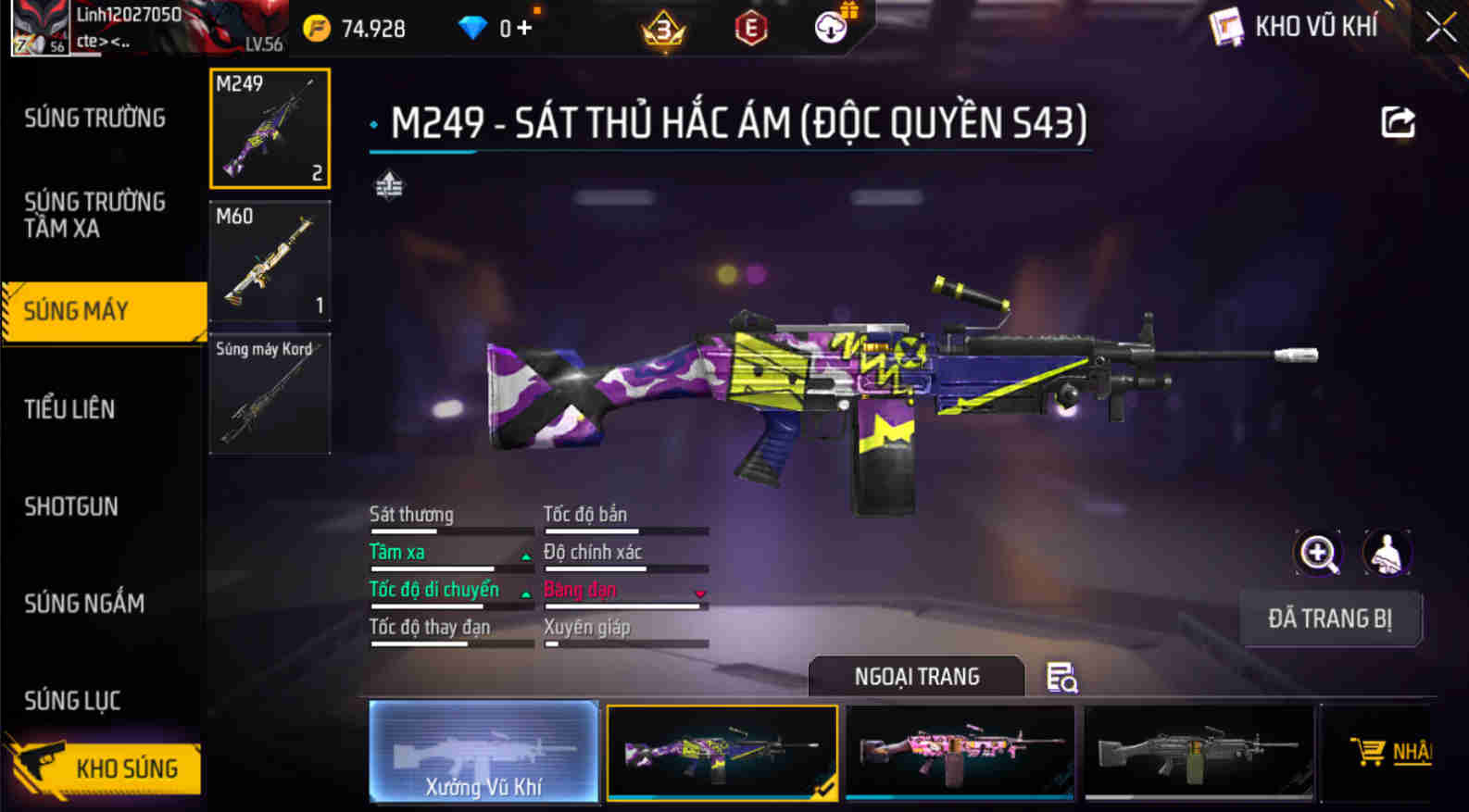Click the pistol icon on KHO SÚNG
1469x812 pixels.
coord(39,767)
